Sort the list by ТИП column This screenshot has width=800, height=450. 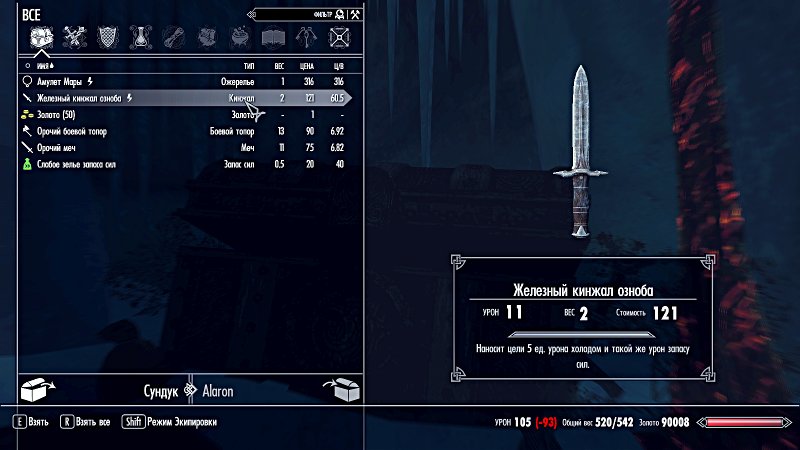point(248,65)
